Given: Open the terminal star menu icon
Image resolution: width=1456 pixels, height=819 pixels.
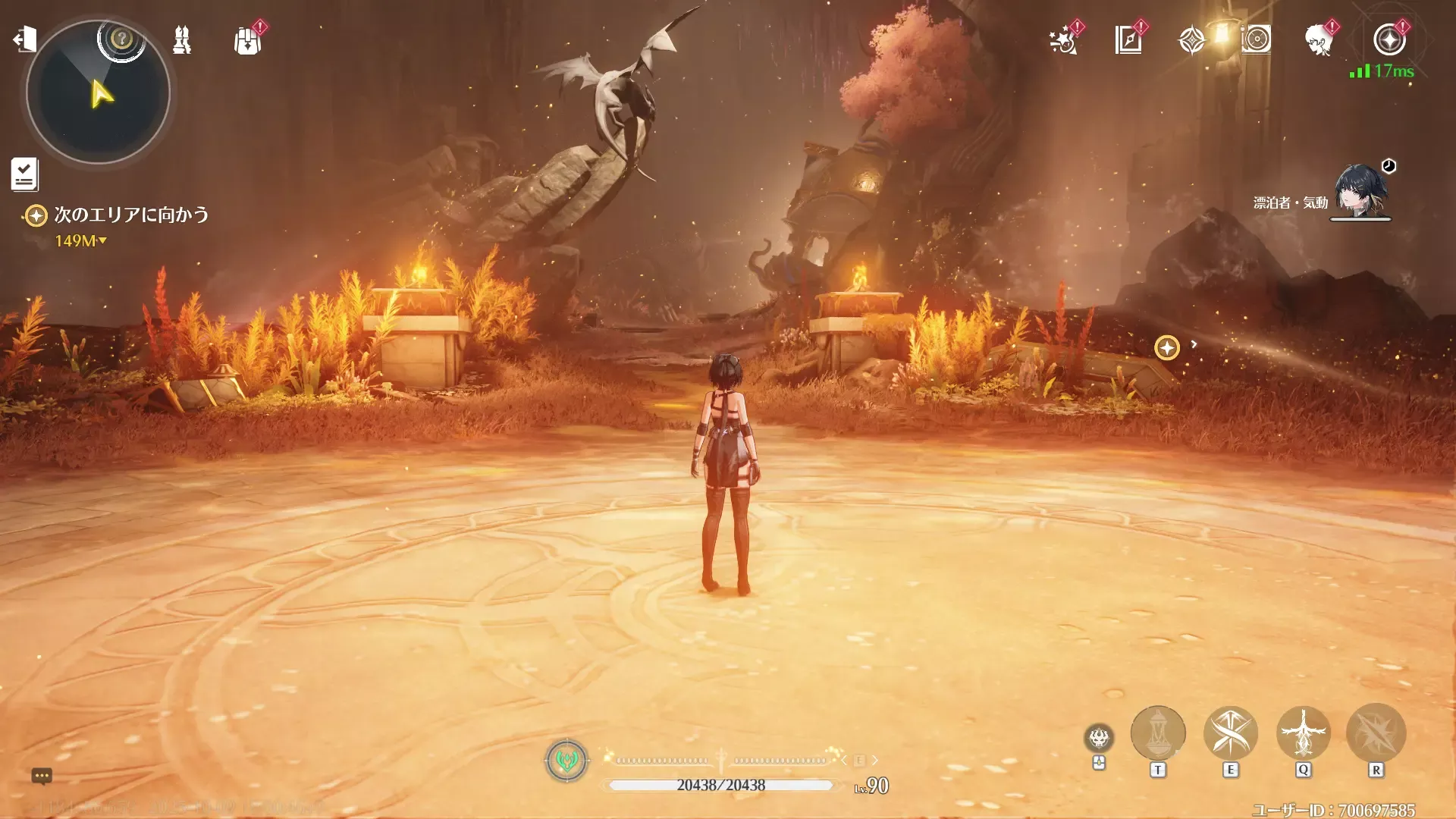Looking at the screenshot, I should click(1389, 40).
